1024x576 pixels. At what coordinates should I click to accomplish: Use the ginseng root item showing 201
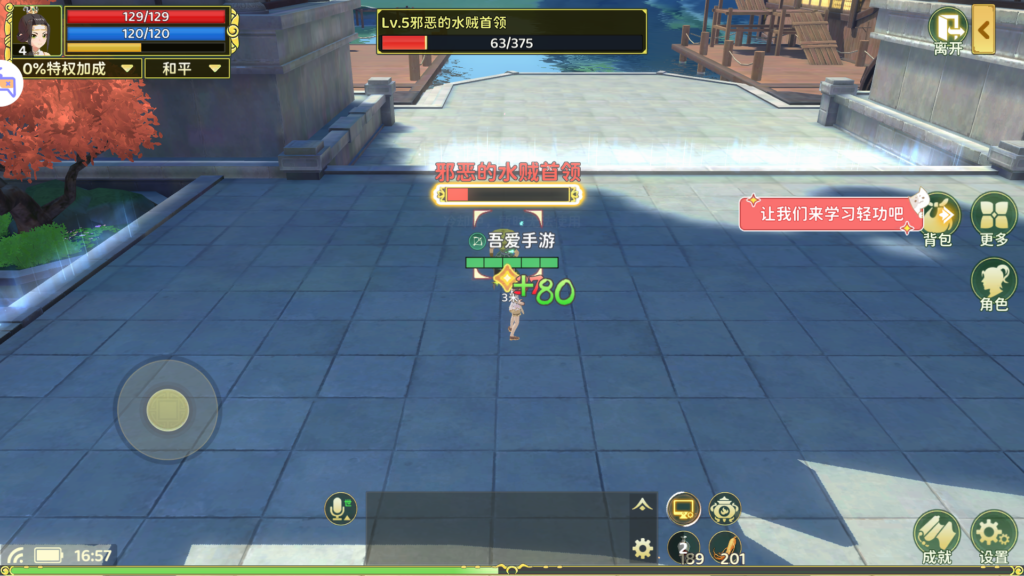[x=726, y=547]
